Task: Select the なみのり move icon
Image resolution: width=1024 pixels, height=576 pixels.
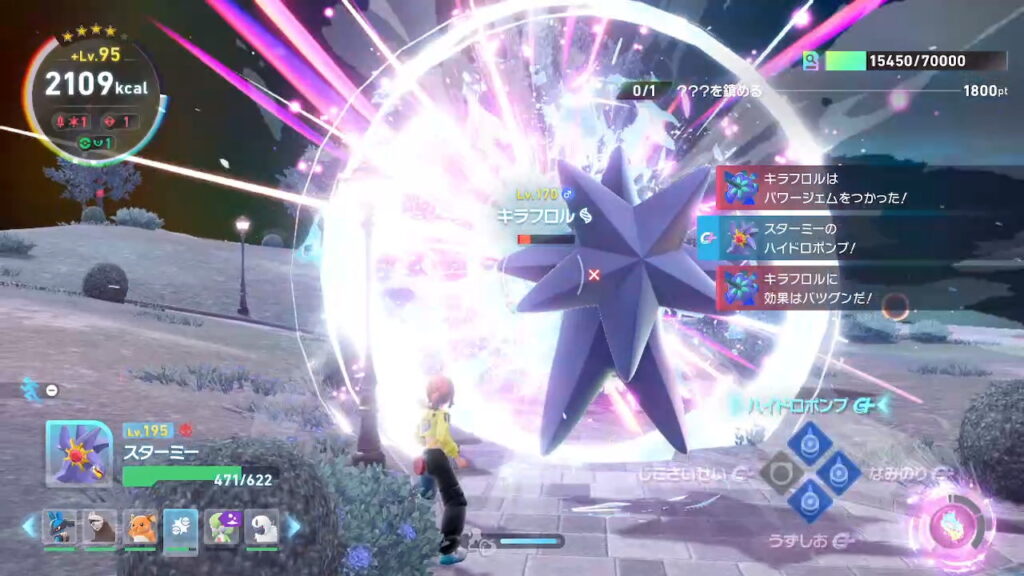Action: coord(838,471)
